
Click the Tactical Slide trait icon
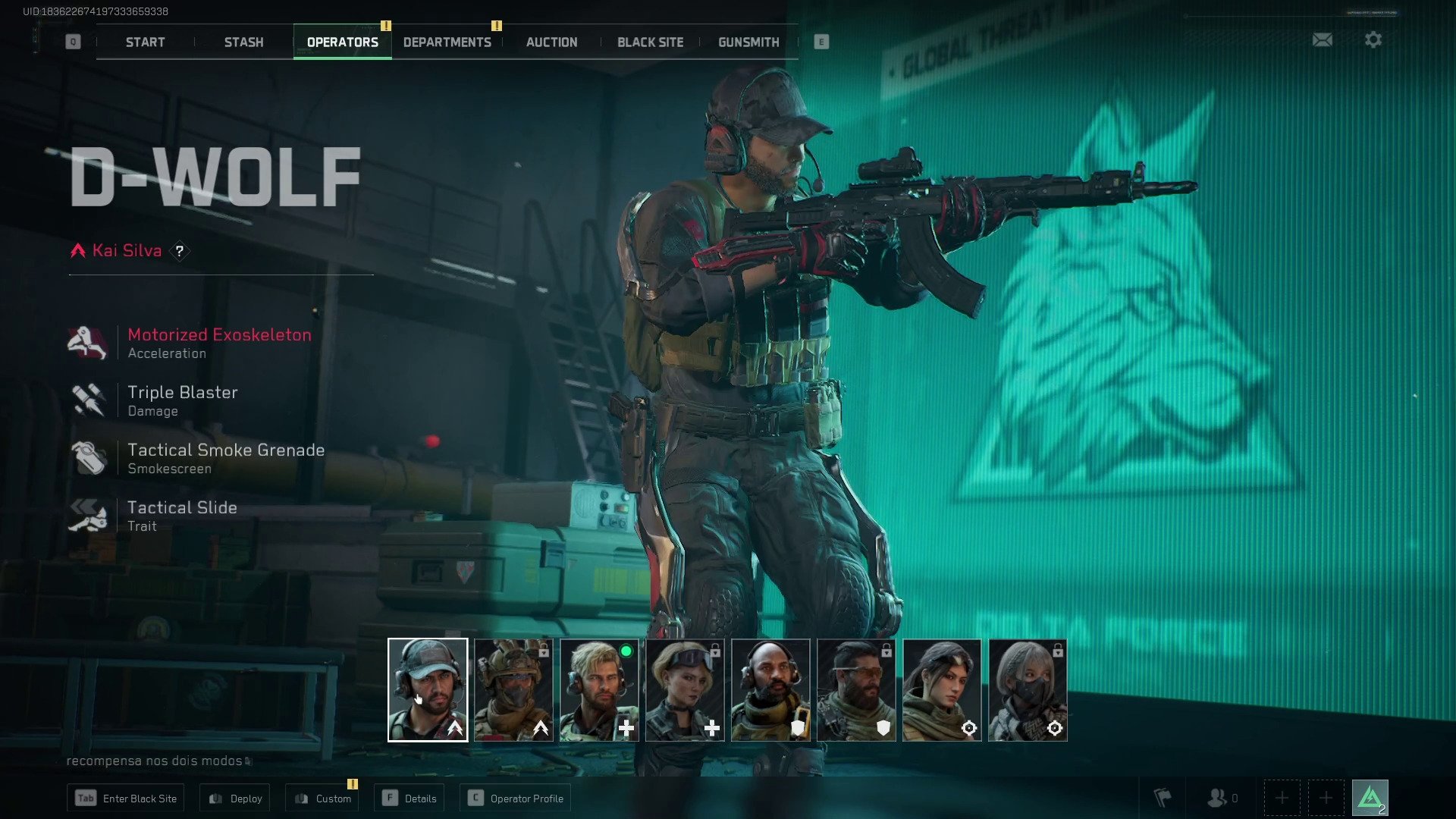[89, 514]
